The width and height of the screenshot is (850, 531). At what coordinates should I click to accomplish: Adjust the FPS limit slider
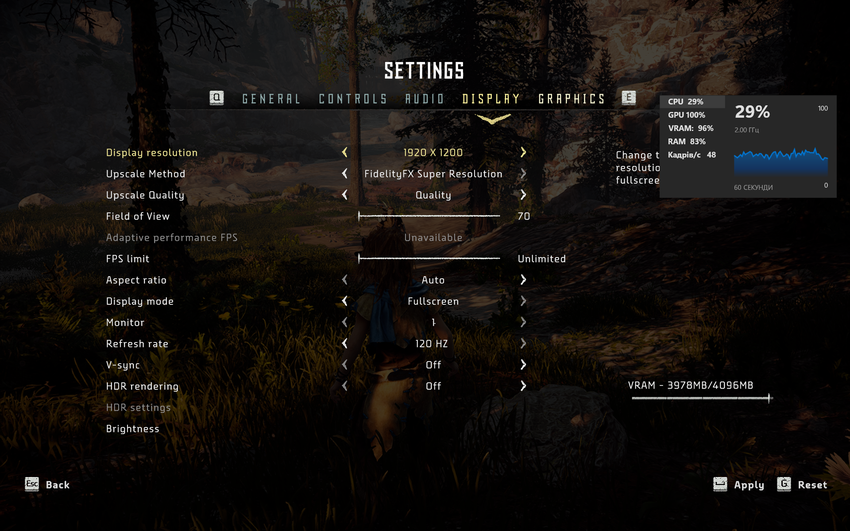[x=429, y=259]
